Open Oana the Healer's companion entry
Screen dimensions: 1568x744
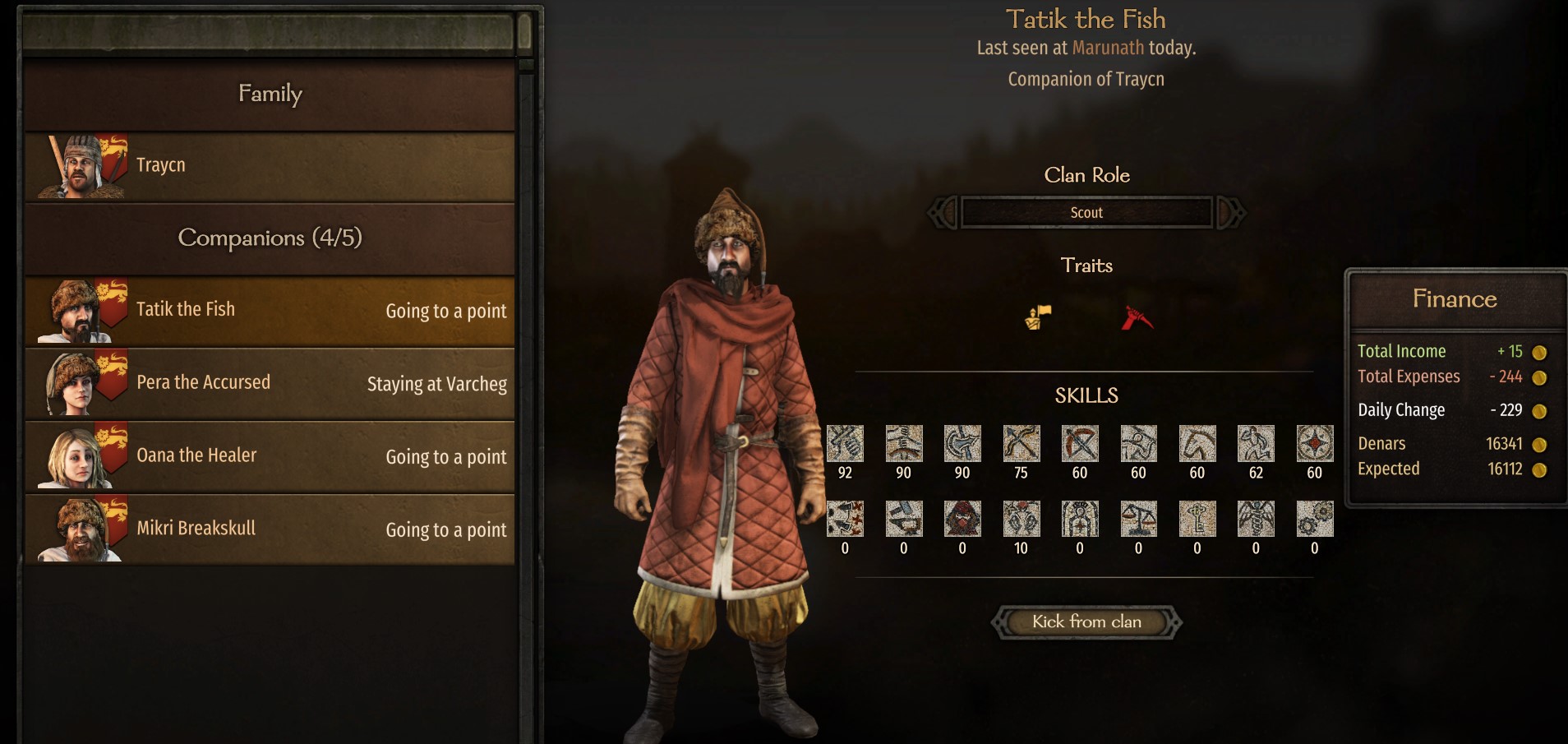click(x=270, y=456)
